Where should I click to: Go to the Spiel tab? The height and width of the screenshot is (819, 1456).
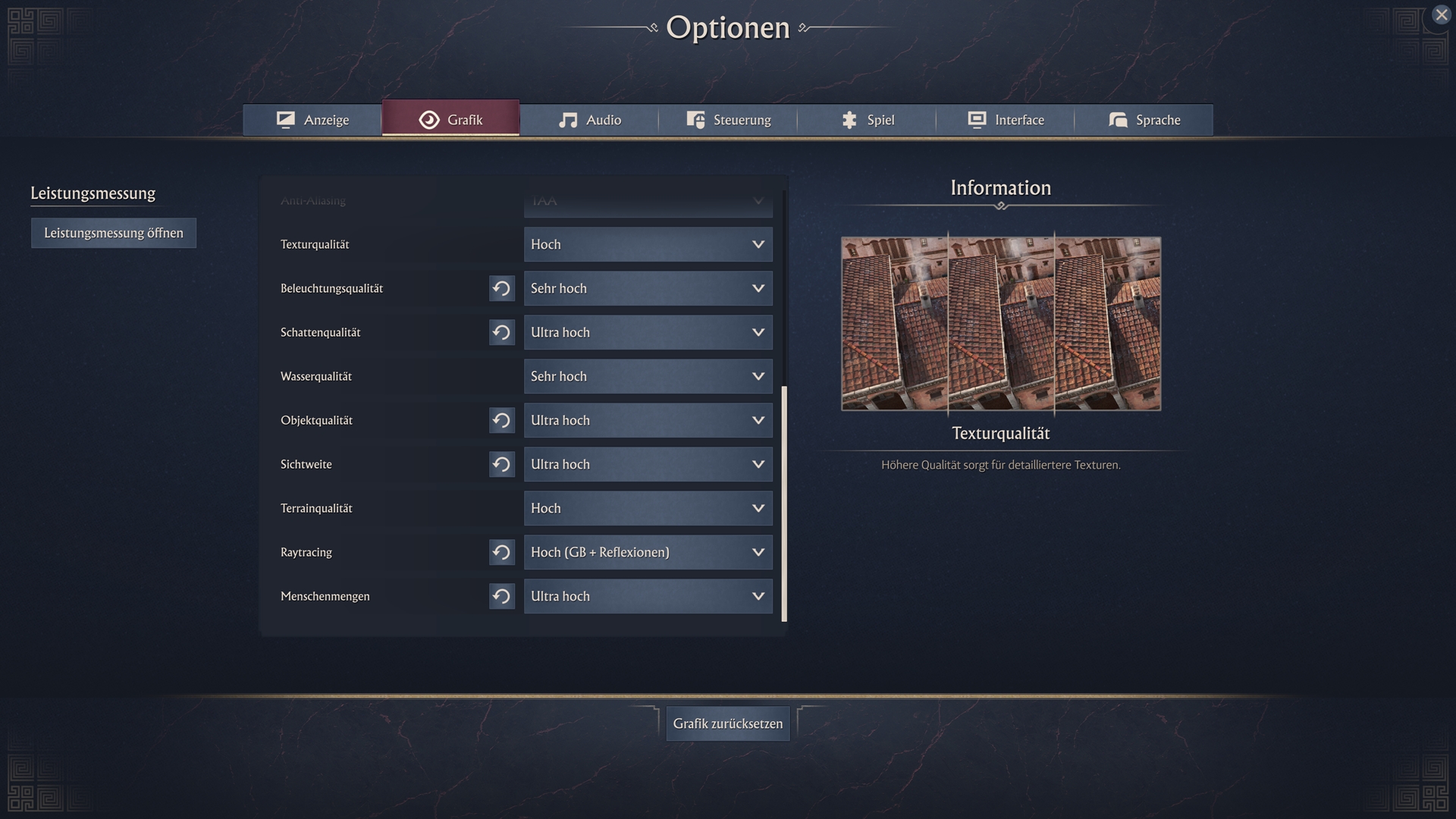(x=867, y=120)
